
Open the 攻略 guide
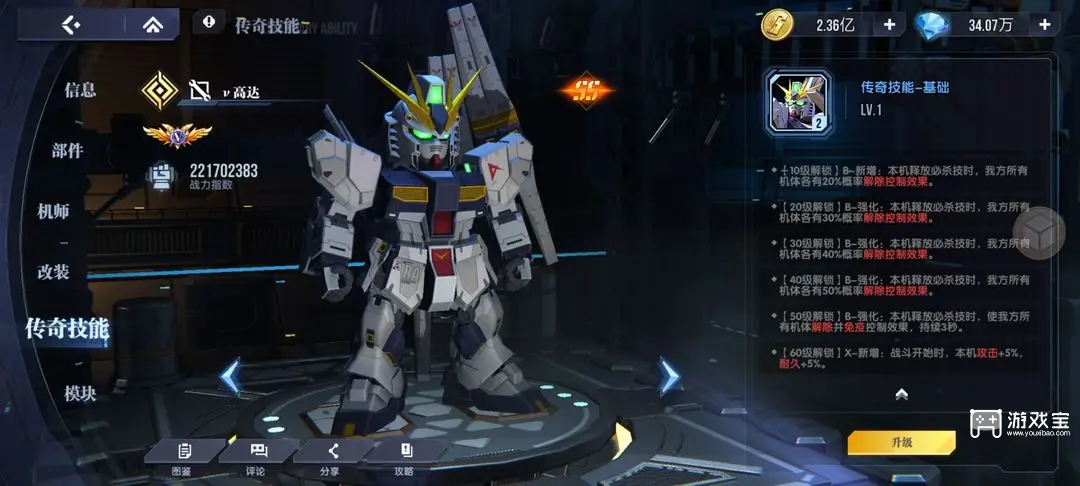[405, 457]
